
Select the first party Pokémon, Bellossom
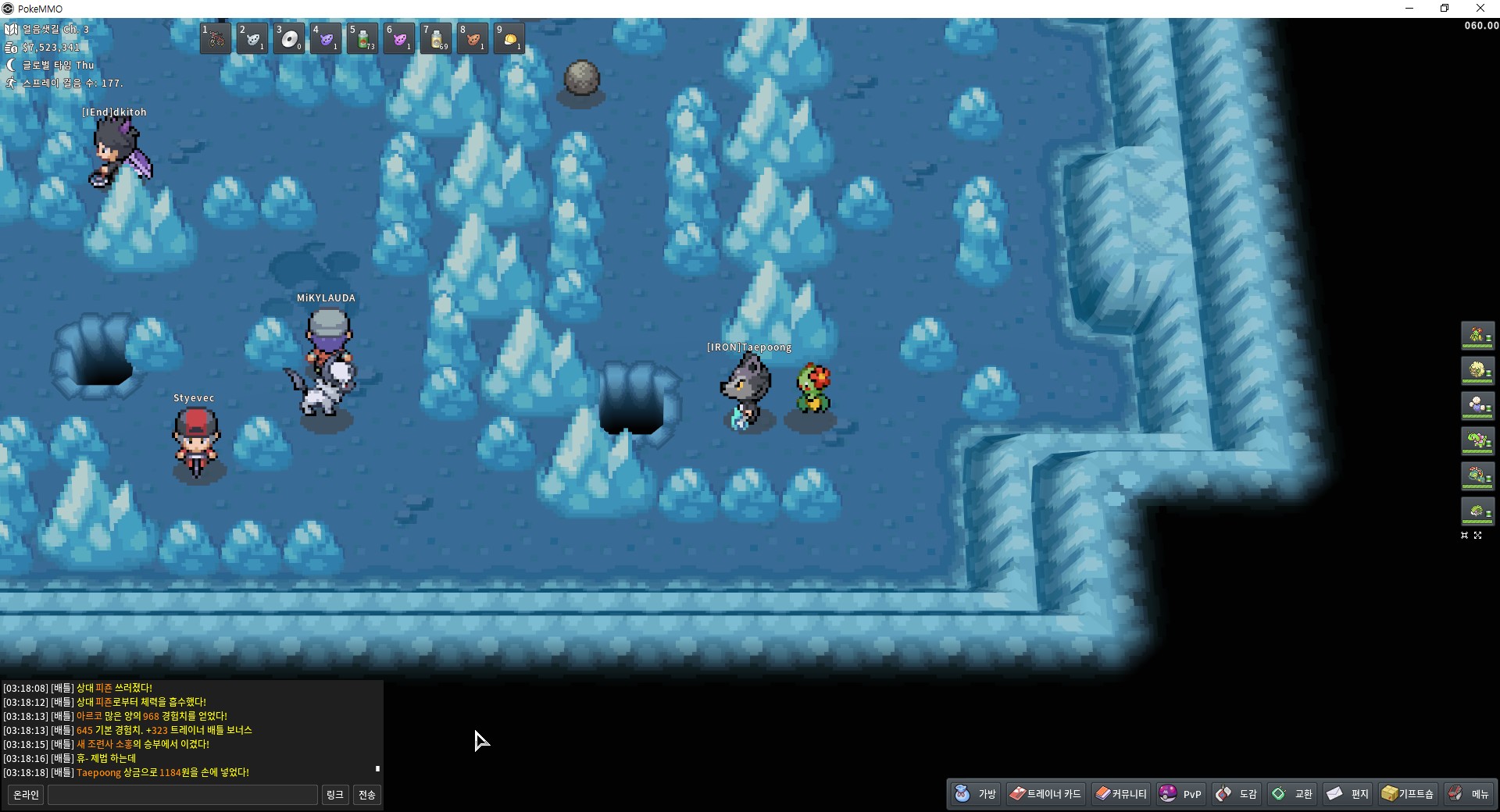click(x=1477, y=336)
